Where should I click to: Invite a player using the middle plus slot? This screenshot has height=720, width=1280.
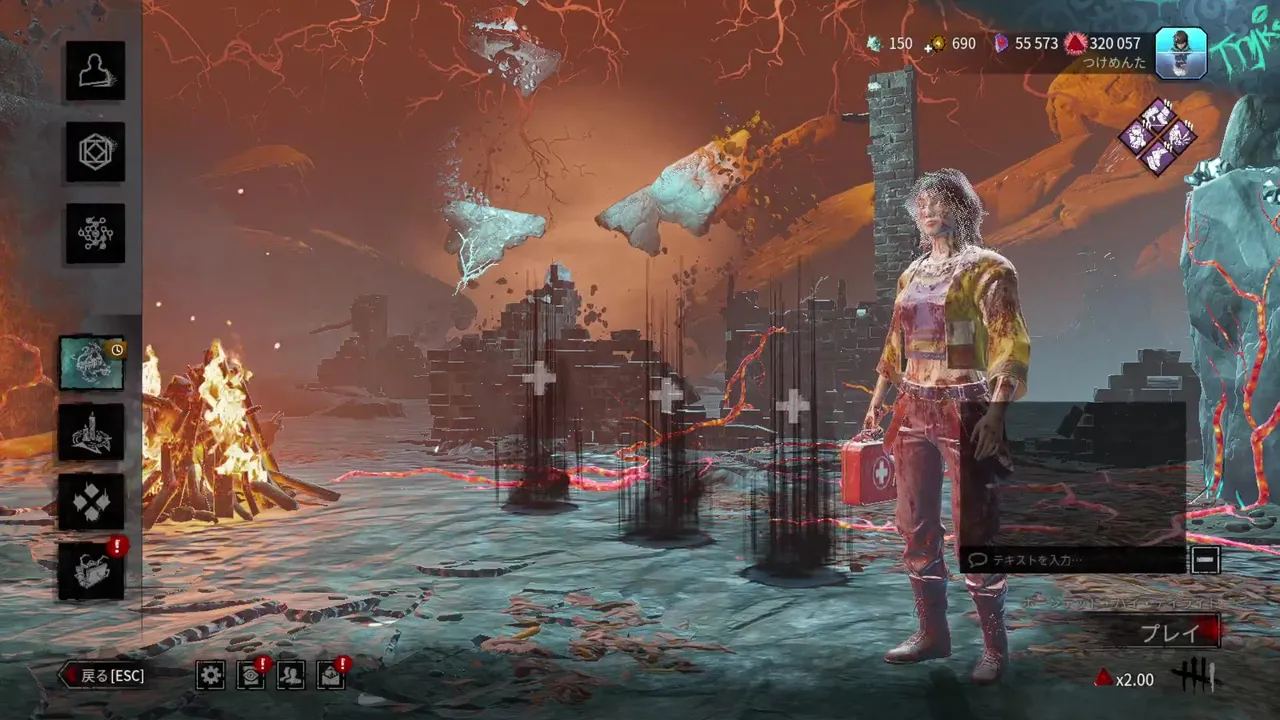point(666,396)
